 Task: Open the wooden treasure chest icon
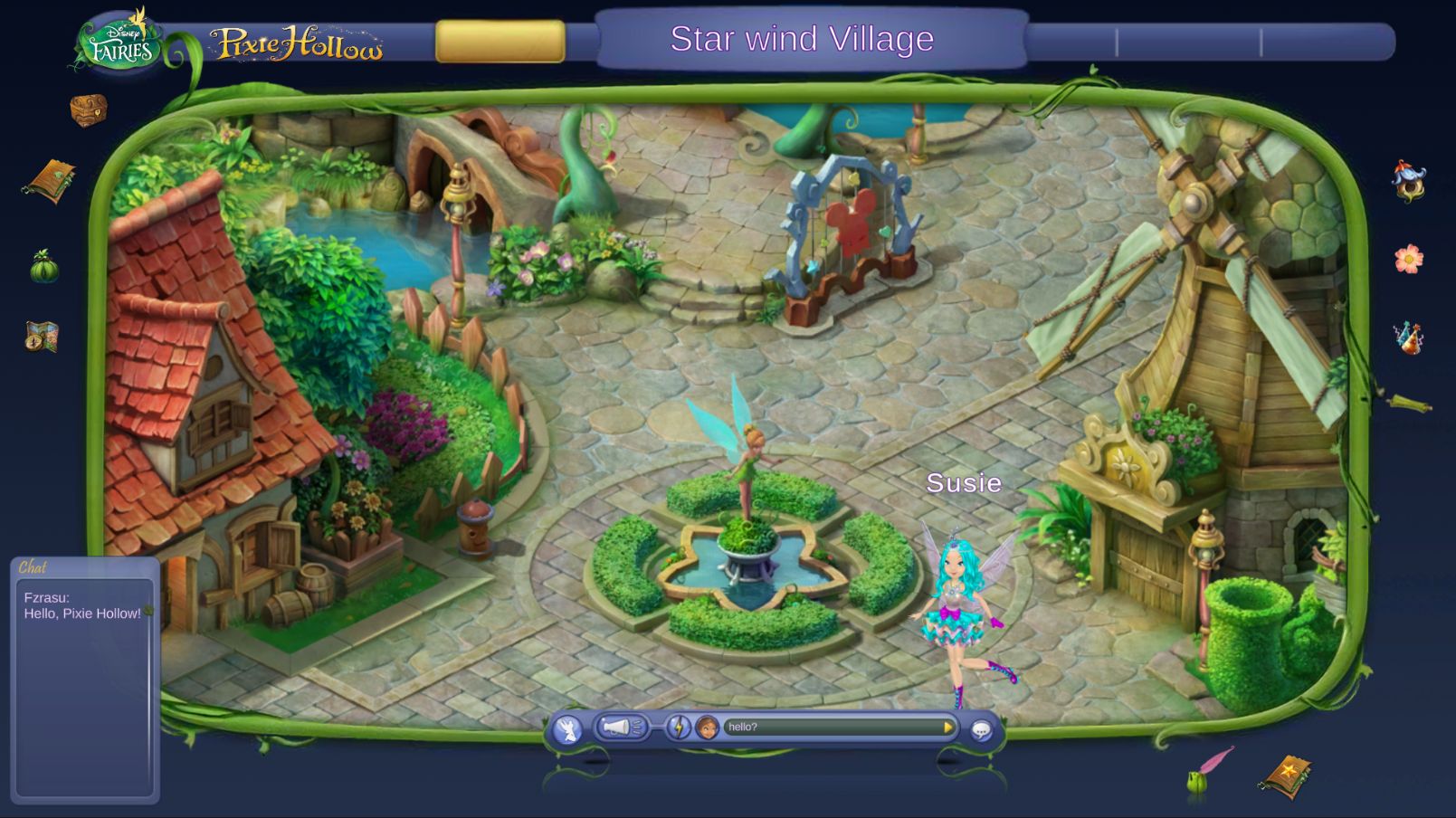(x=89, y=110)
